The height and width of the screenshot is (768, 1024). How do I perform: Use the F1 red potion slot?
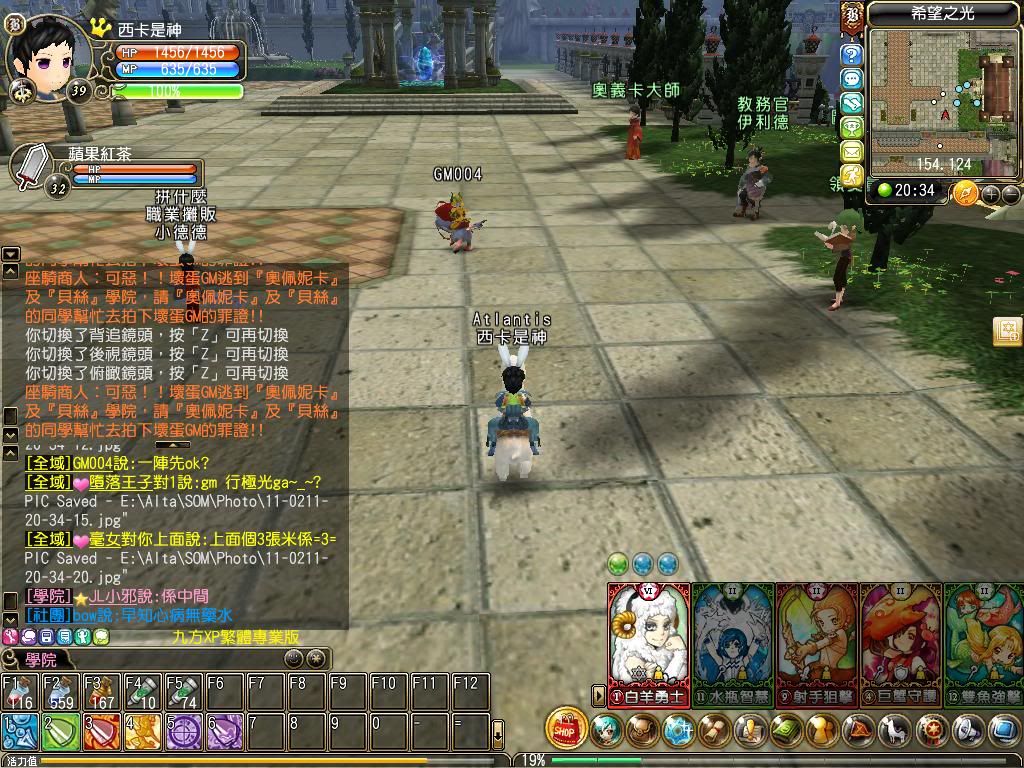tap(18, 692)
